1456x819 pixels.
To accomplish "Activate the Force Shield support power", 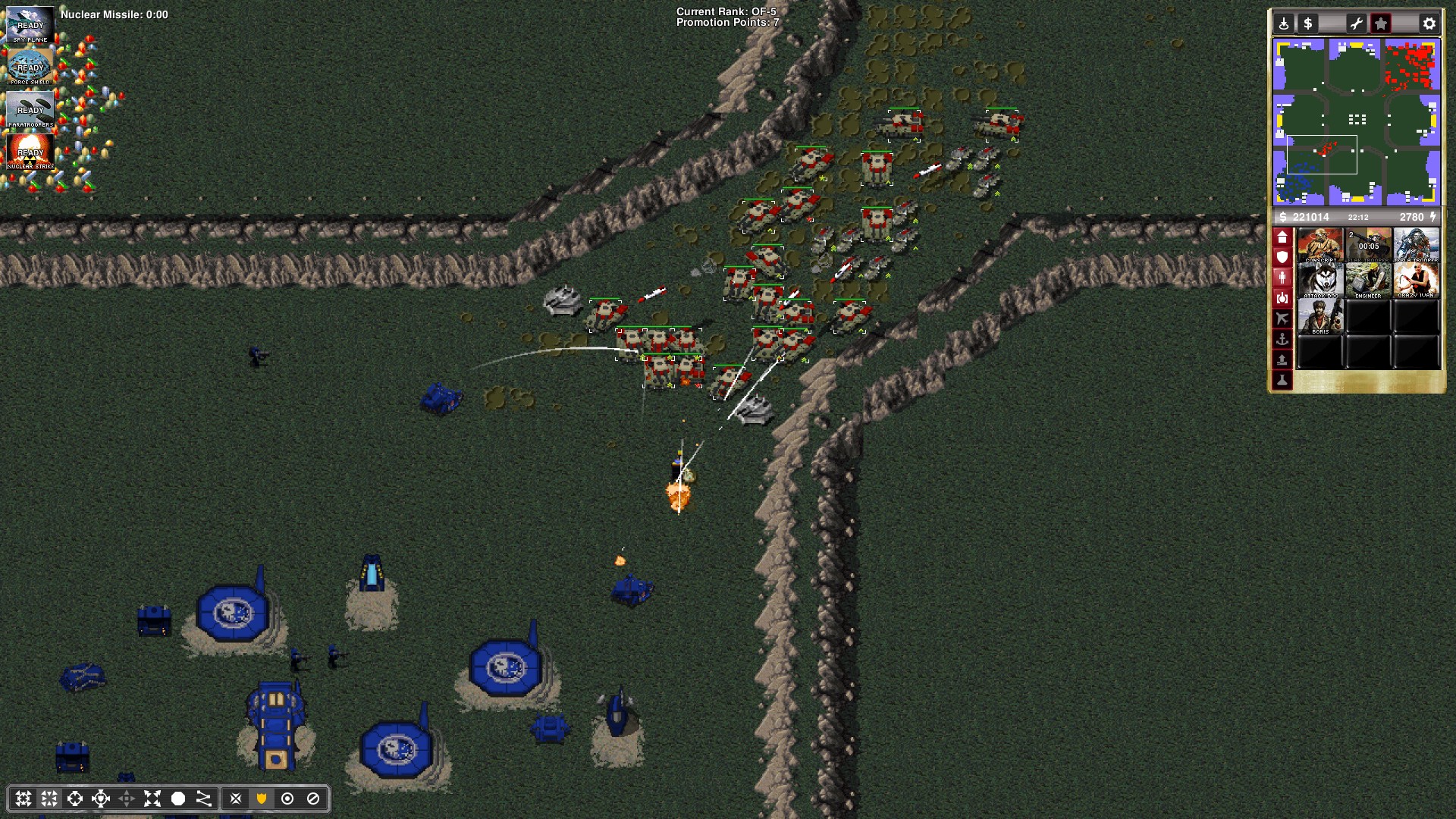I will point(30,67).
